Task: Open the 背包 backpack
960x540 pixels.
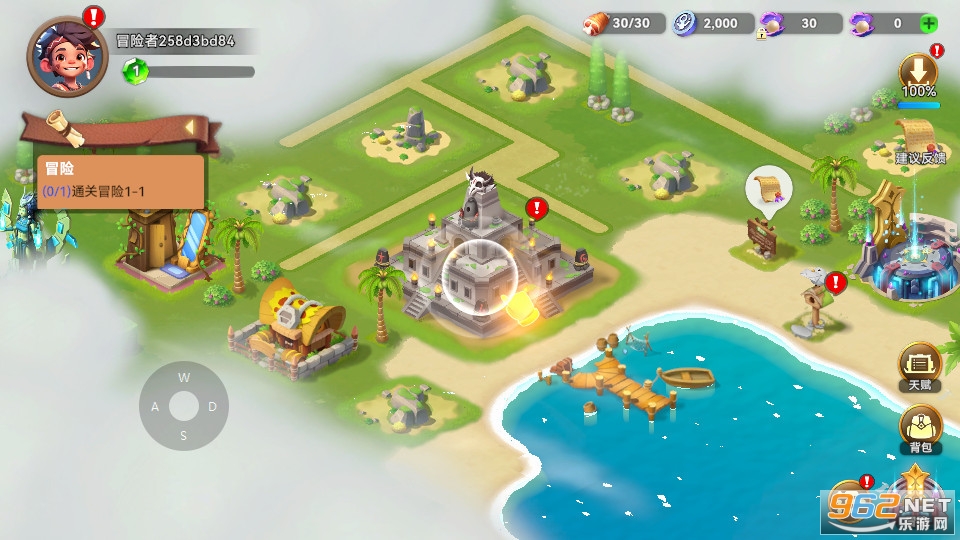Action: [919, 429]
